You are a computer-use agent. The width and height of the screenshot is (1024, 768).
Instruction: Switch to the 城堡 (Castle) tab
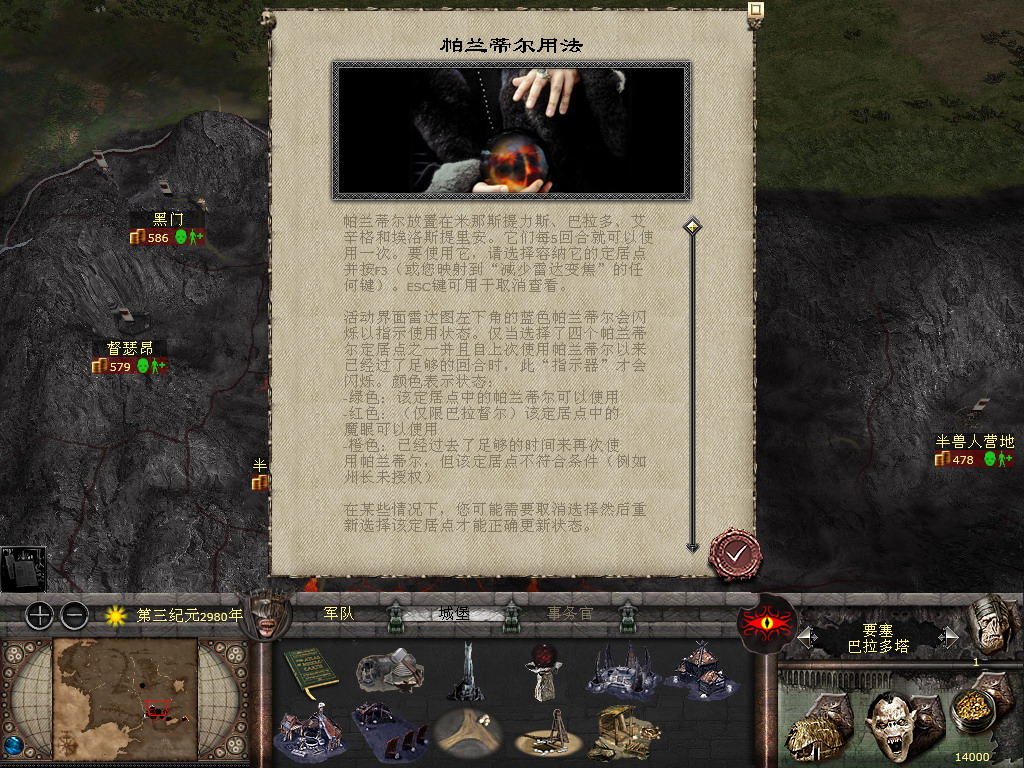[x=454, y=613]
